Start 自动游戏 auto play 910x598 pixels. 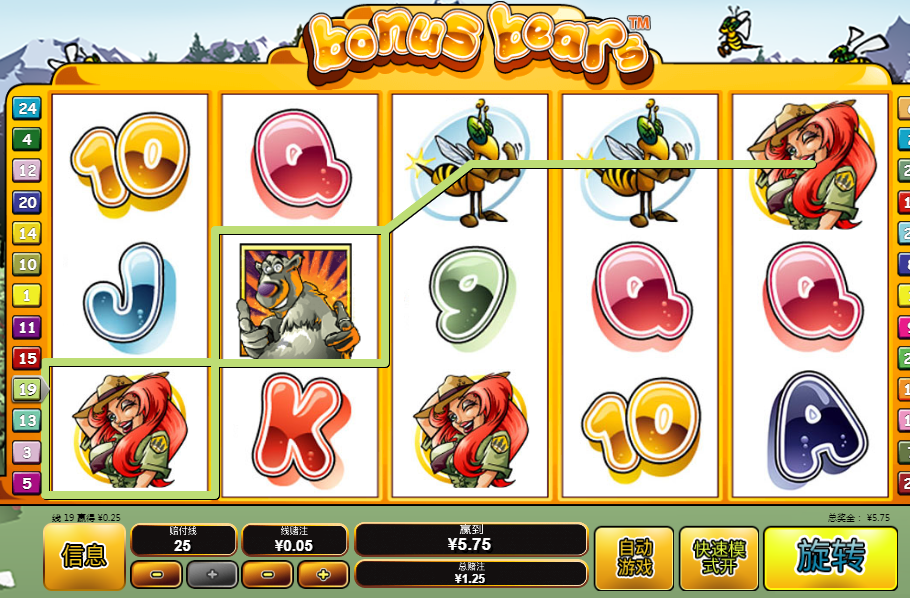[x=634, y=558]
